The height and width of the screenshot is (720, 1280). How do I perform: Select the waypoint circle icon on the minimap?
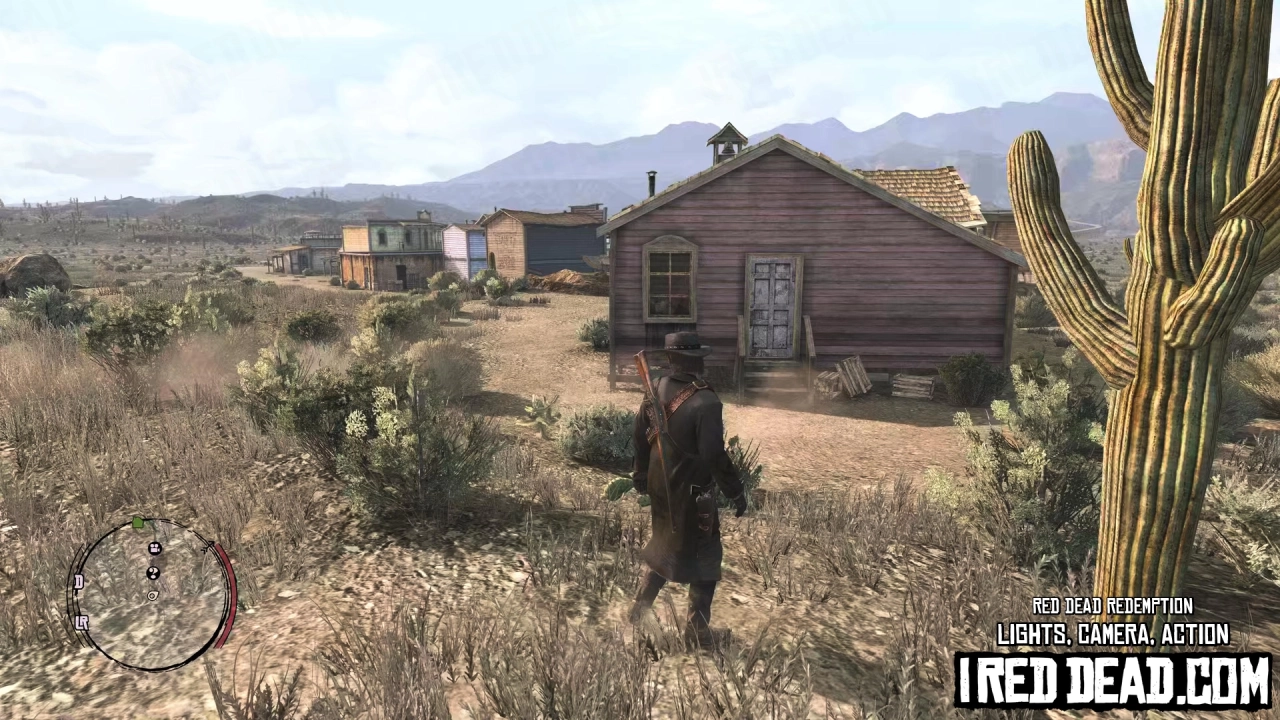[x=152, y=596]
